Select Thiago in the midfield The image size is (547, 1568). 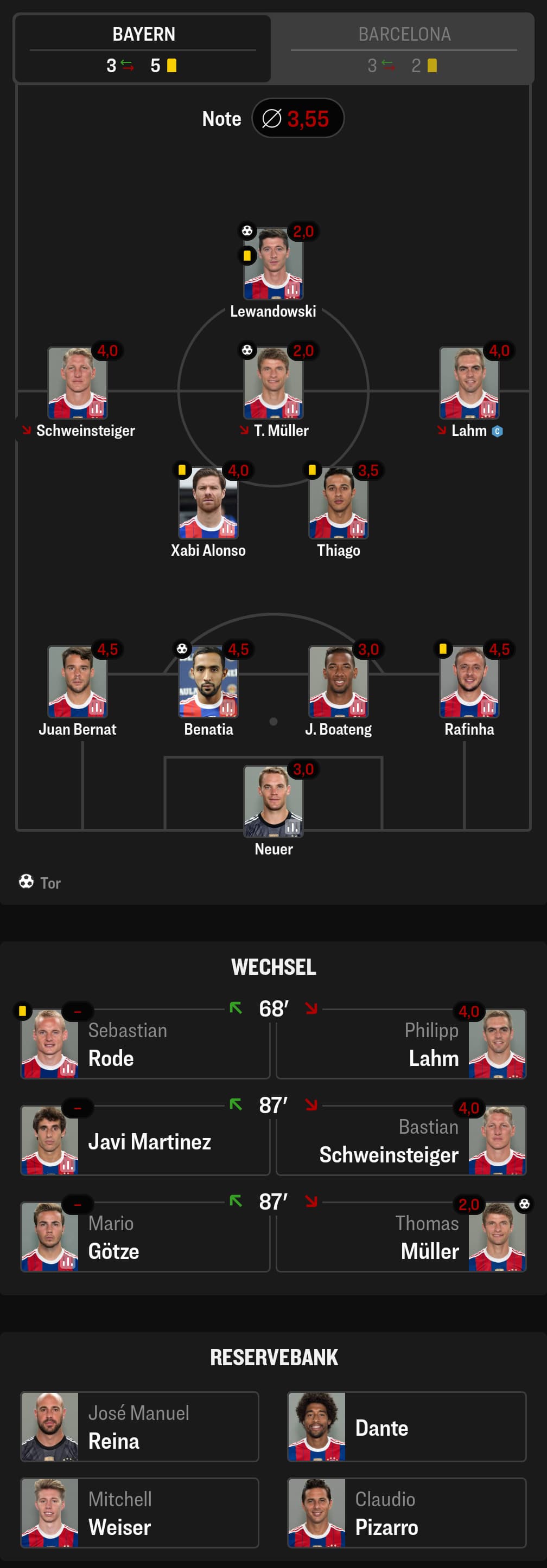tap(338, 503)
